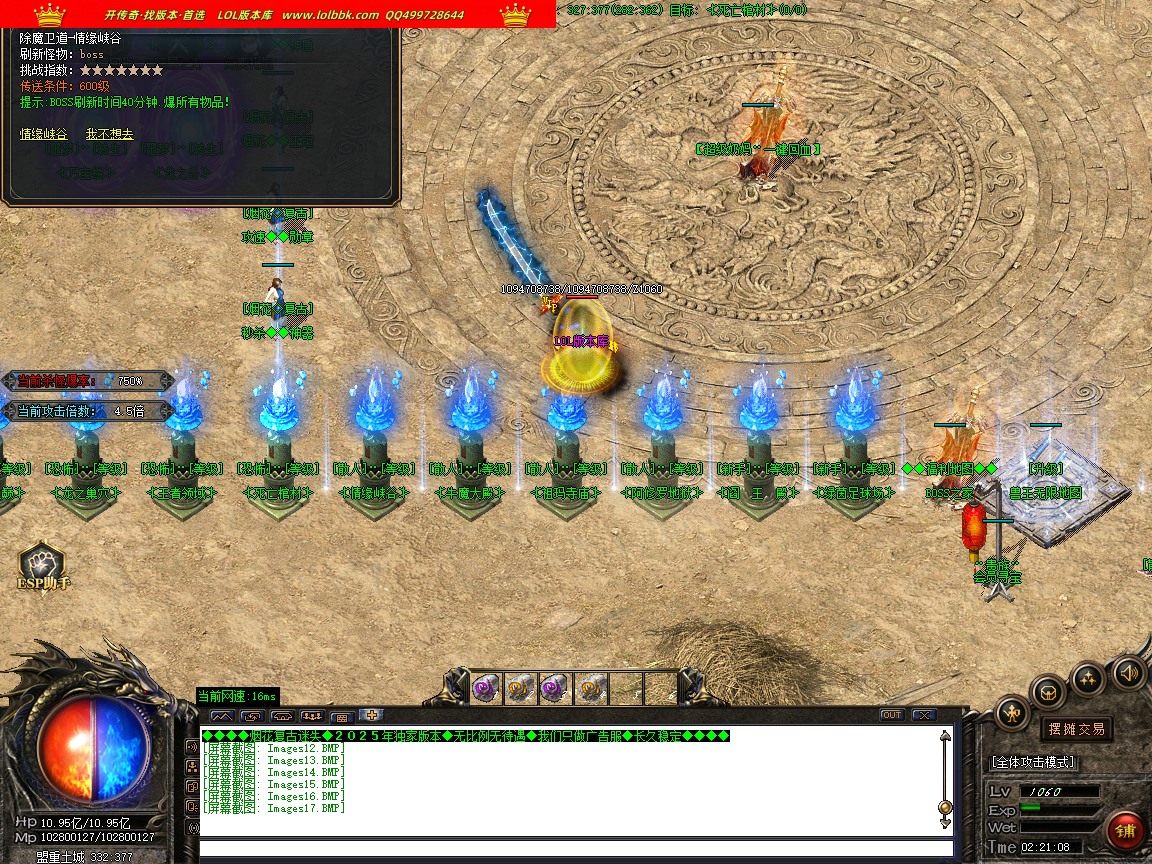Screen dimensions: 1152x864
Task: Toggle the 全体攻击模式 attack mode label
Action: 1033,762
